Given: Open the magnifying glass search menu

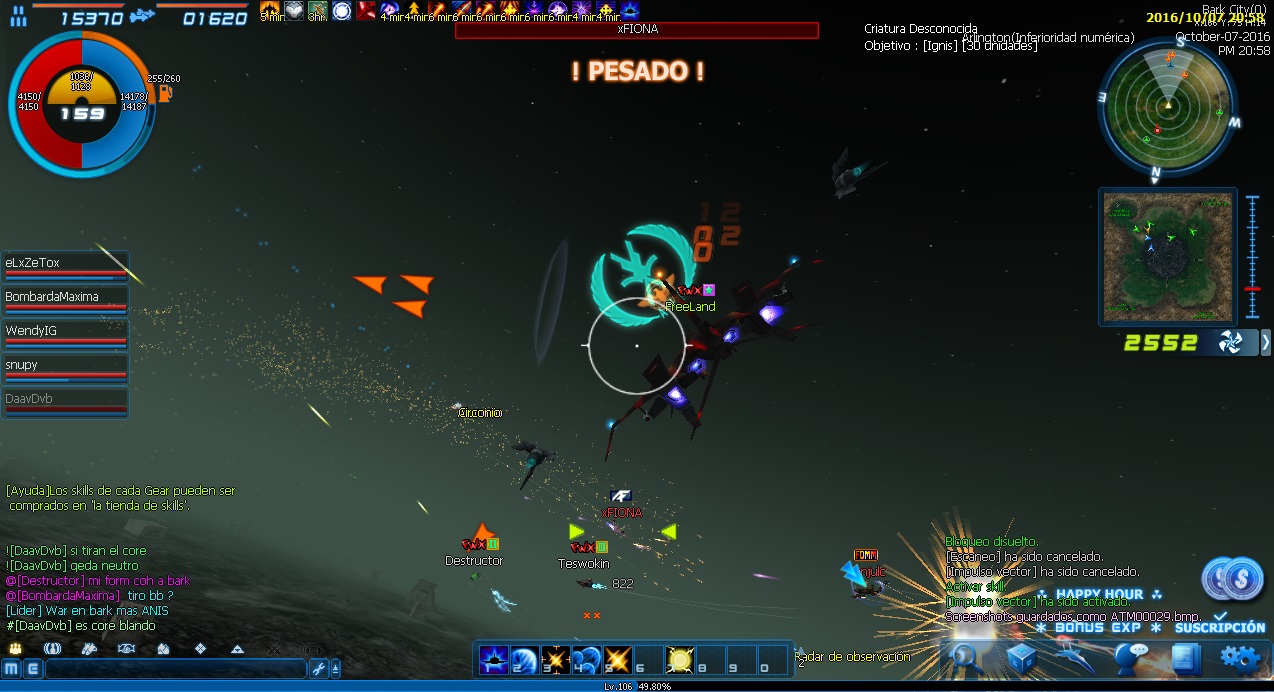Looking at the screenshot, I should click(x=965, y=657).
